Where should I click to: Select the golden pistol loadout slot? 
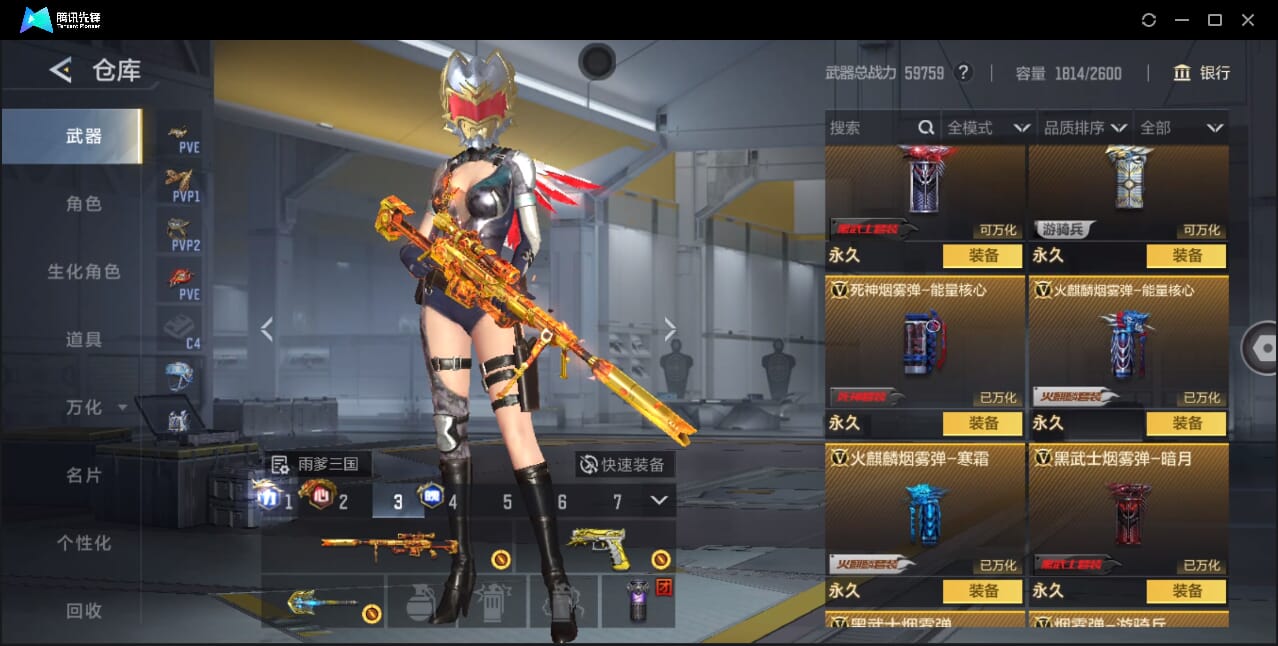[x=598, y=547]
